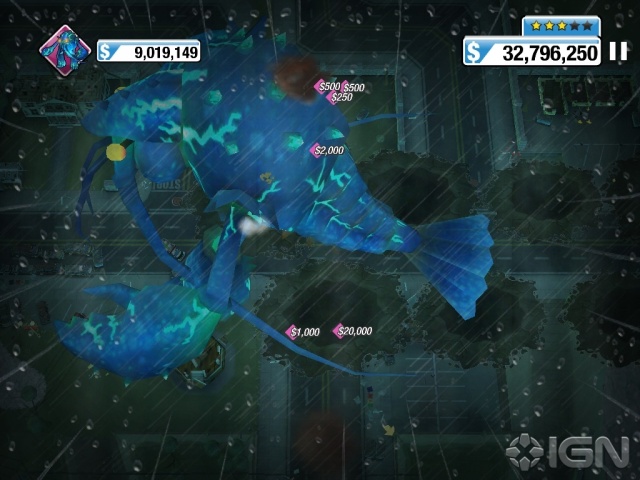Pause the game with the pause button
This screenshot has height=480, width=640.
coord(618,50)
